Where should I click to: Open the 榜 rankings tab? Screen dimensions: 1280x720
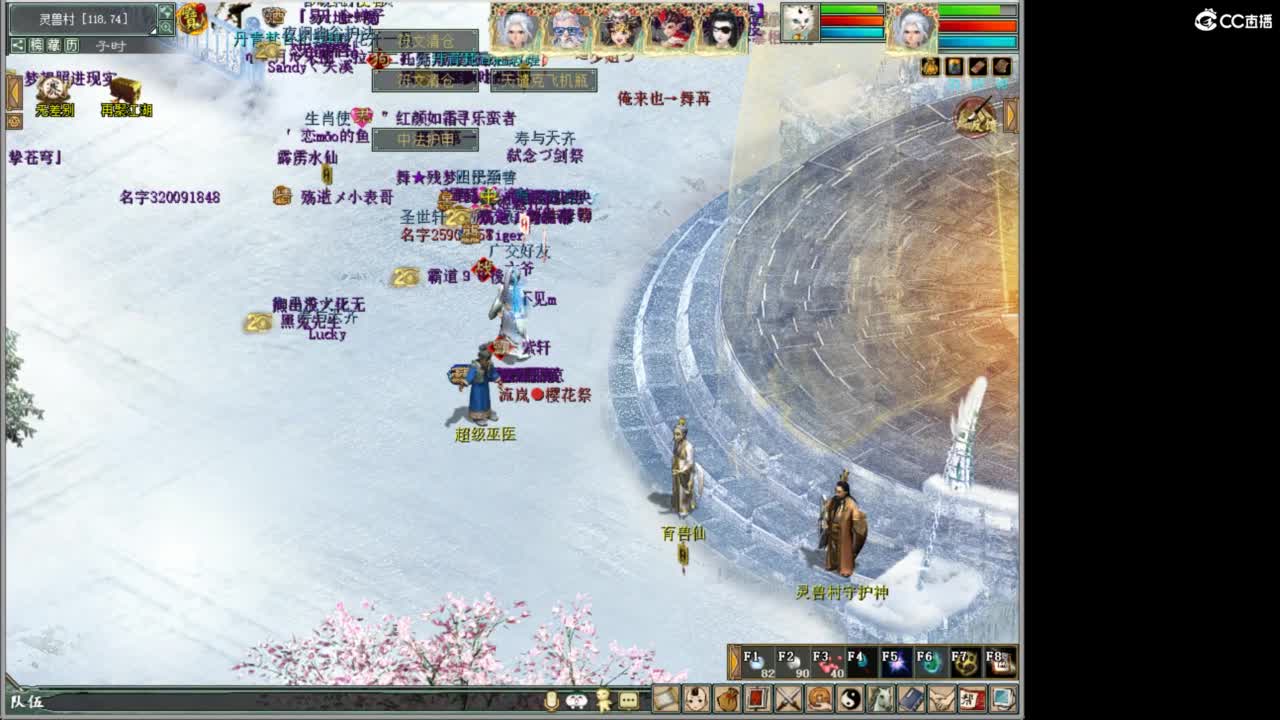tap(37, 45)
